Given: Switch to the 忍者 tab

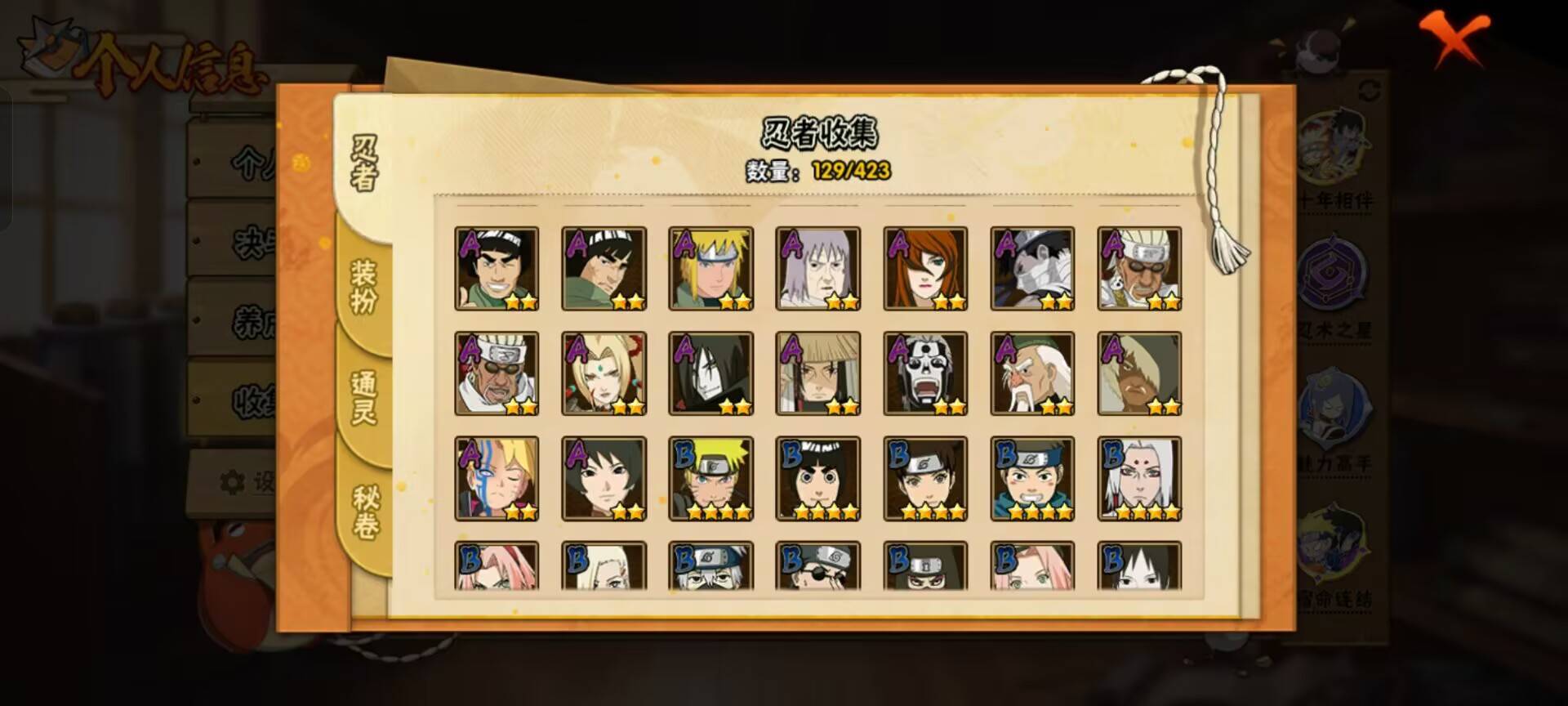Looking at the screenshot, I should 364,163.
